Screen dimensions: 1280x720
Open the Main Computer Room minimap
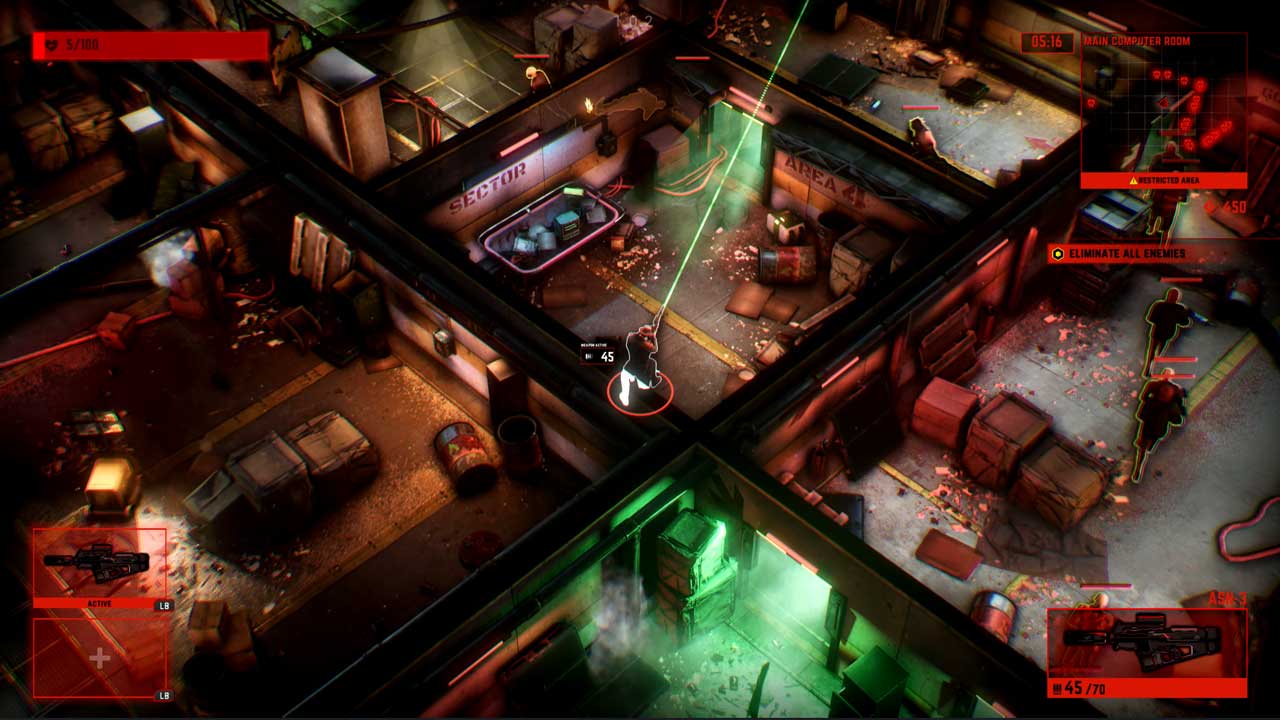coord(1164,109)
